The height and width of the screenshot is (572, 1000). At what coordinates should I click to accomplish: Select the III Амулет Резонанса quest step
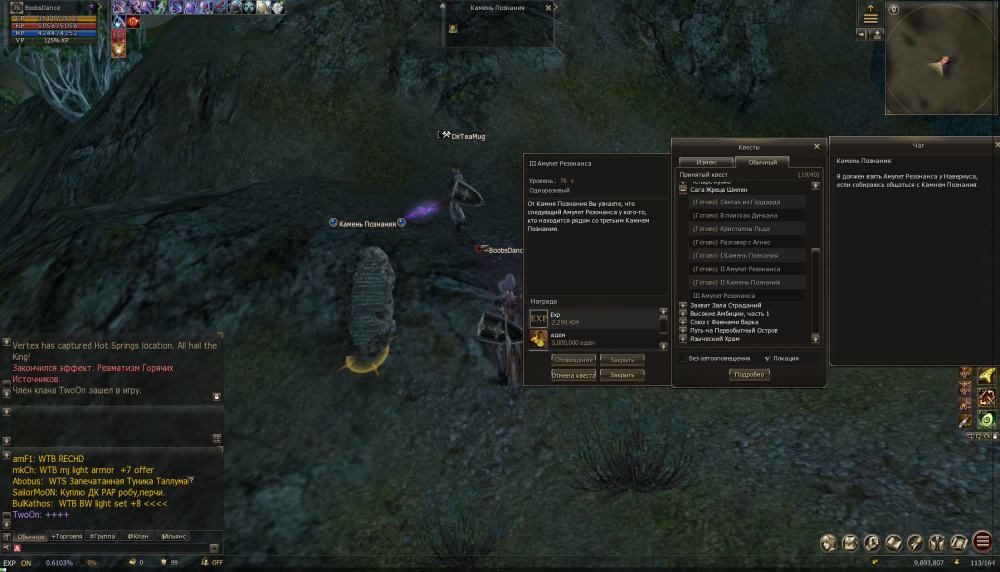click(x=724, y=296)
